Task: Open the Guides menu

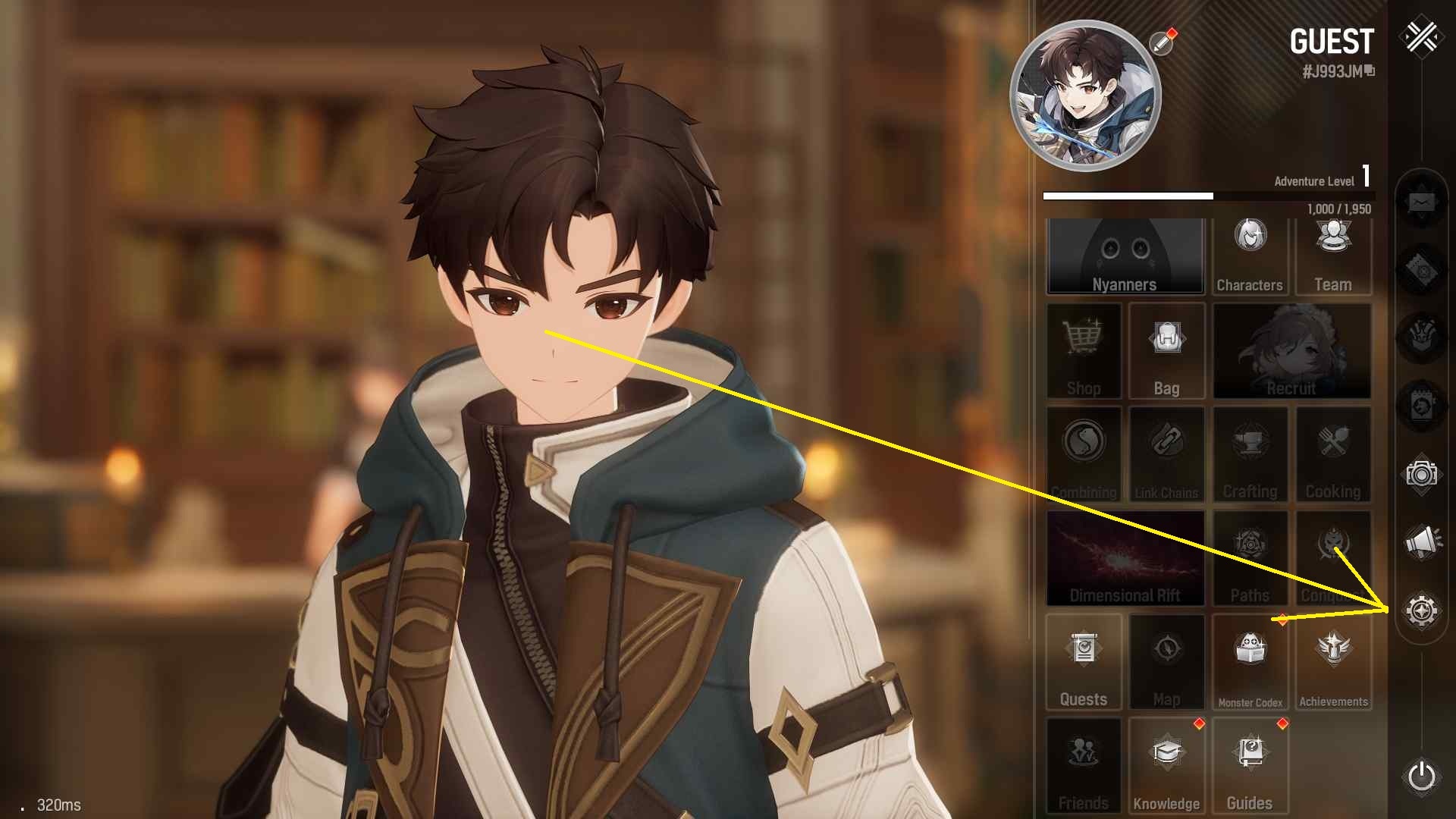Action: click(x=1250, y=766)
